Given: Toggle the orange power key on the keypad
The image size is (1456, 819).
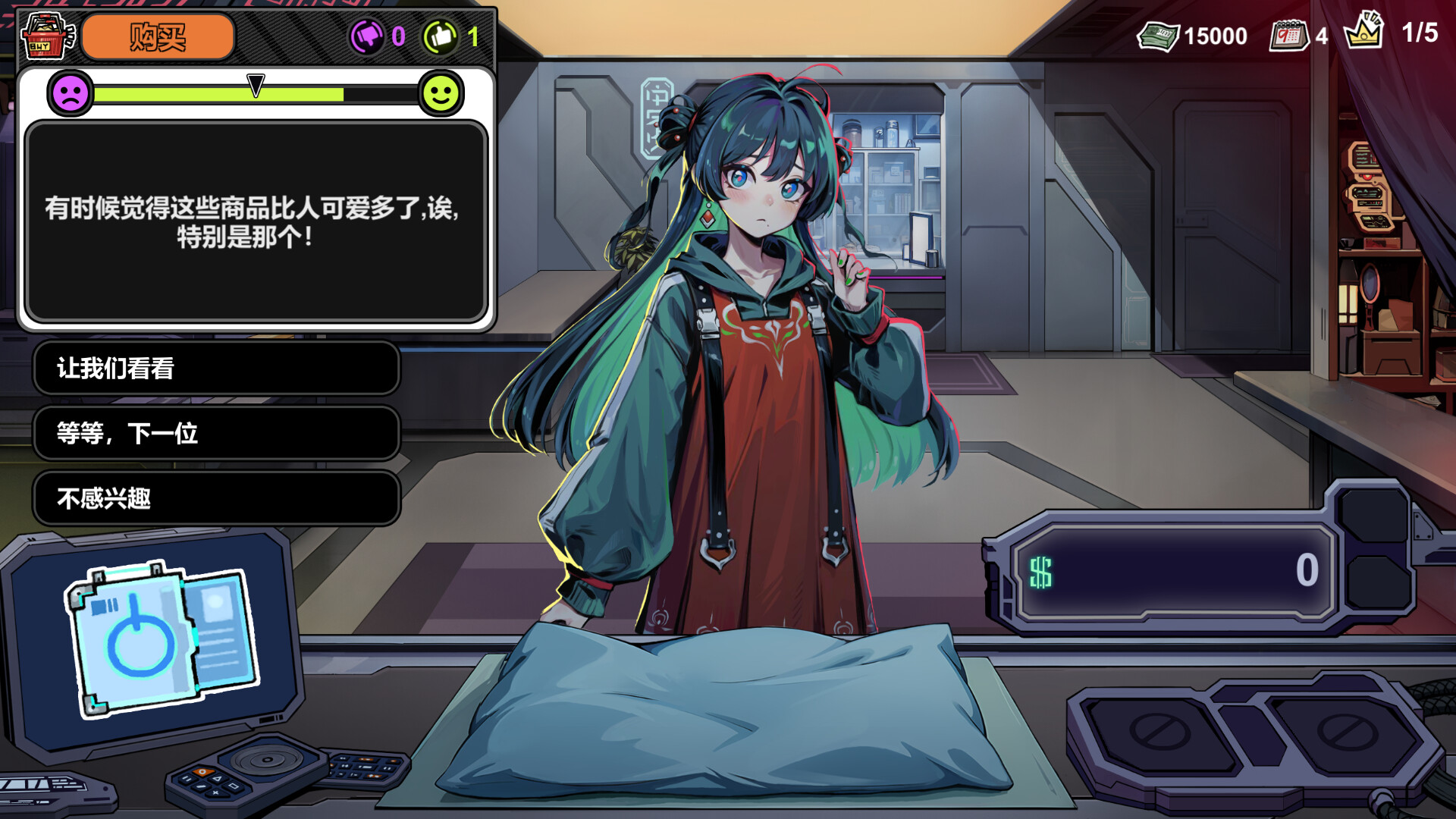Looking at the screenshot, I should click(202, 772).
